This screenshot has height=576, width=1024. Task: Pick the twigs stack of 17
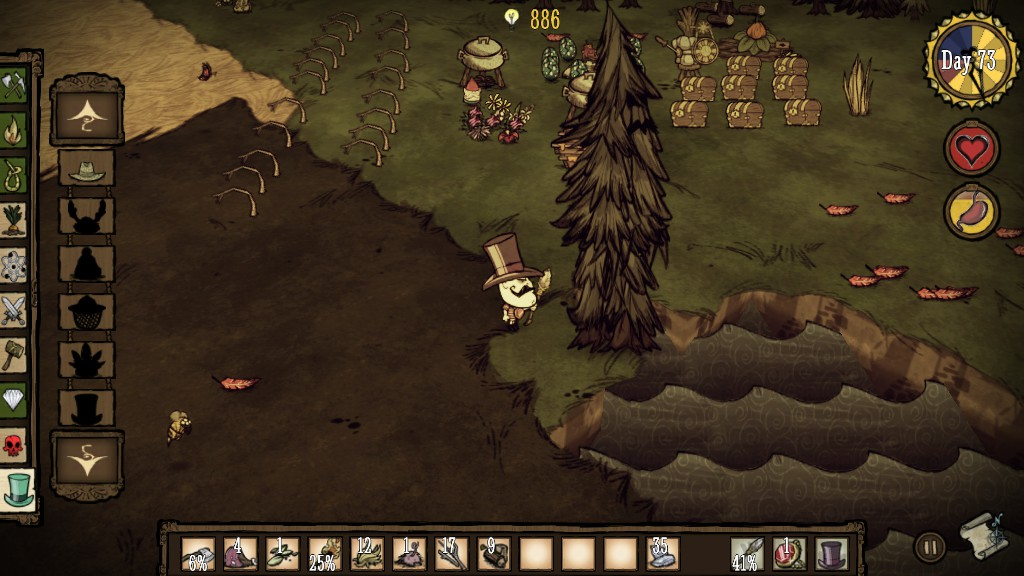(451, 553)
